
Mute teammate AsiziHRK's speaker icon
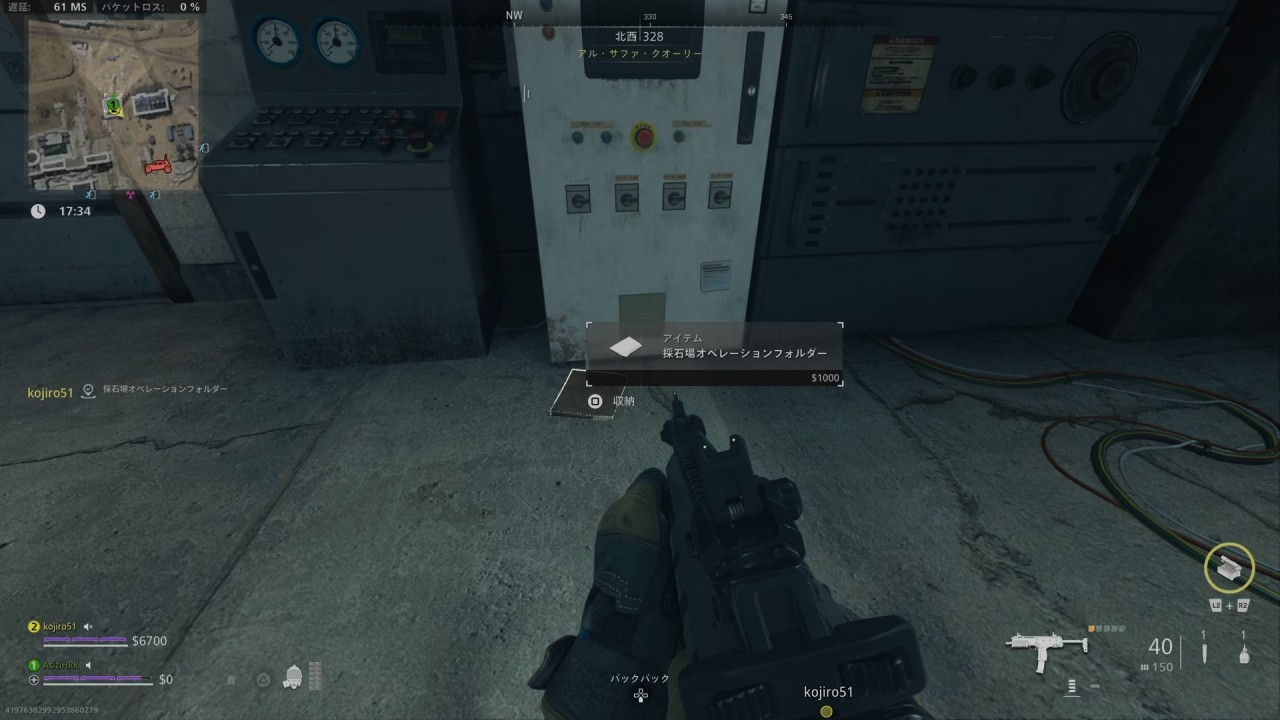click(87, 665)
